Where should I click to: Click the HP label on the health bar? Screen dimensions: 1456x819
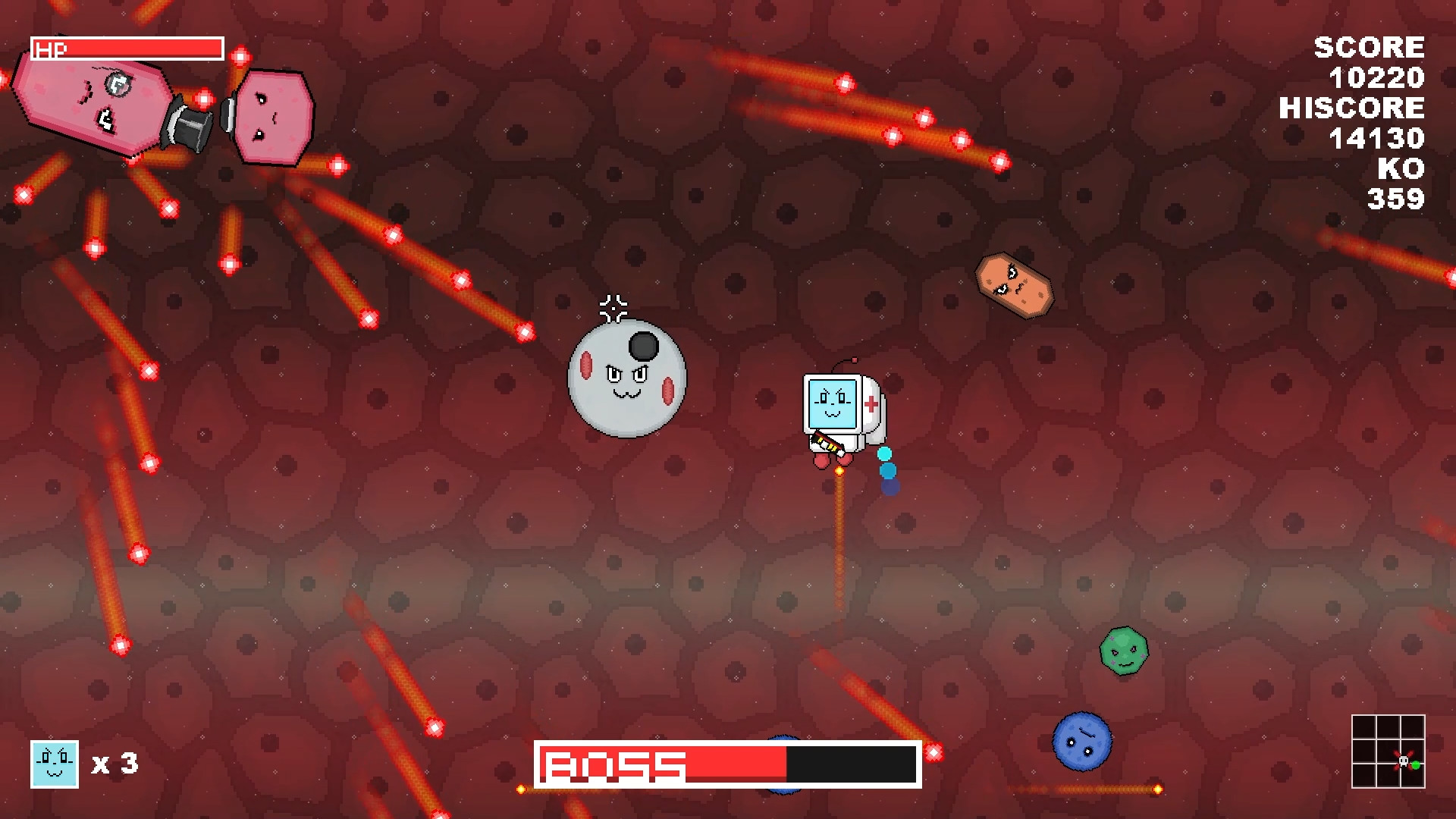click(49, 50)
